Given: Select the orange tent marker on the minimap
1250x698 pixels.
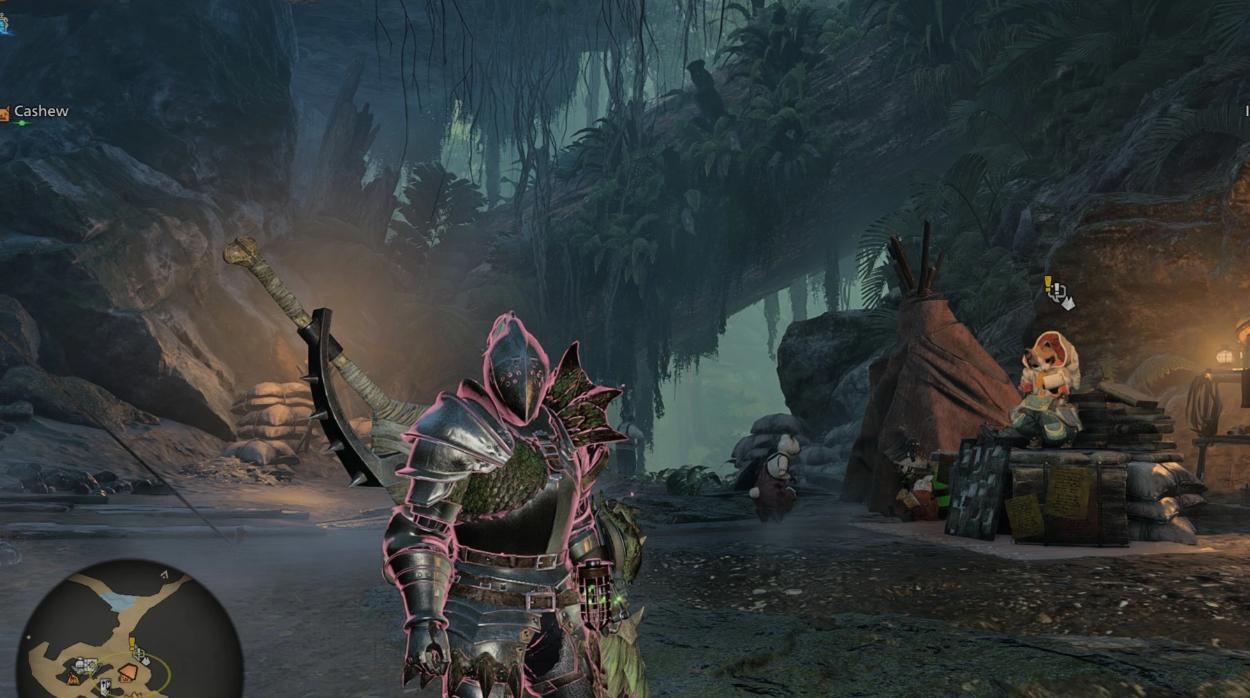Looking at the screenshot, I should (128, 672).
